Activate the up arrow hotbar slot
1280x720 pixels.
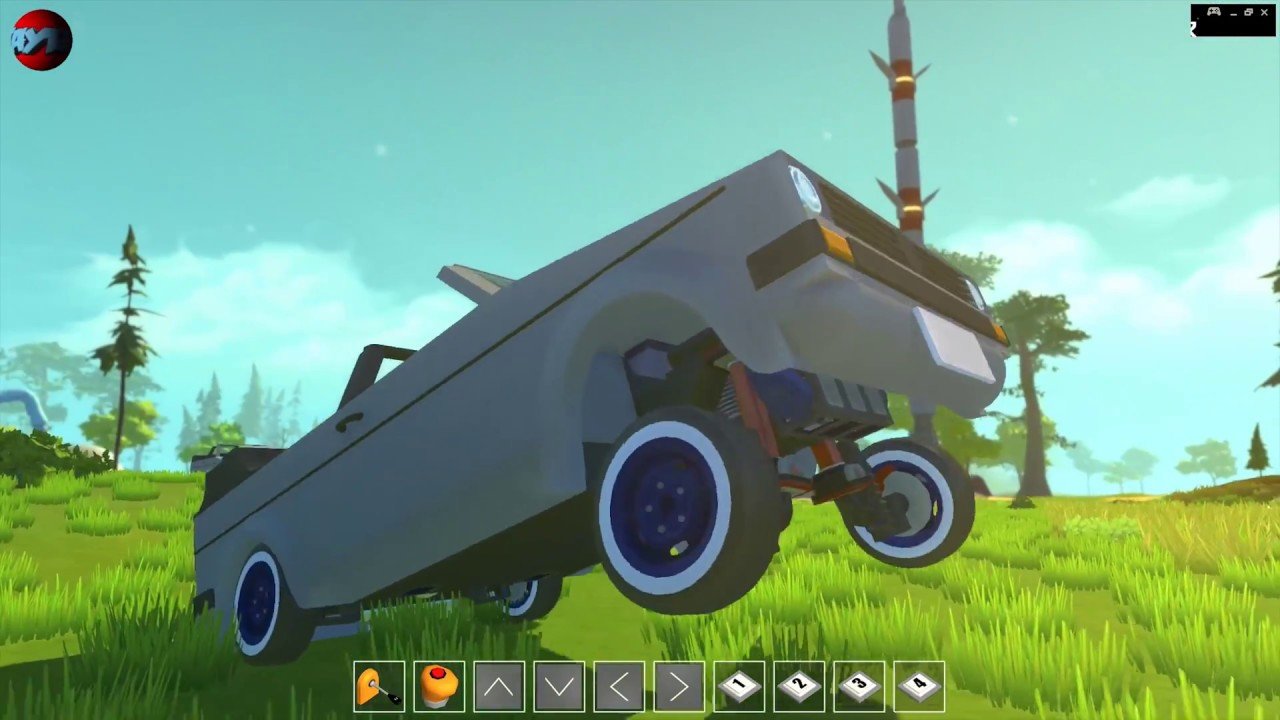[499, 687]
